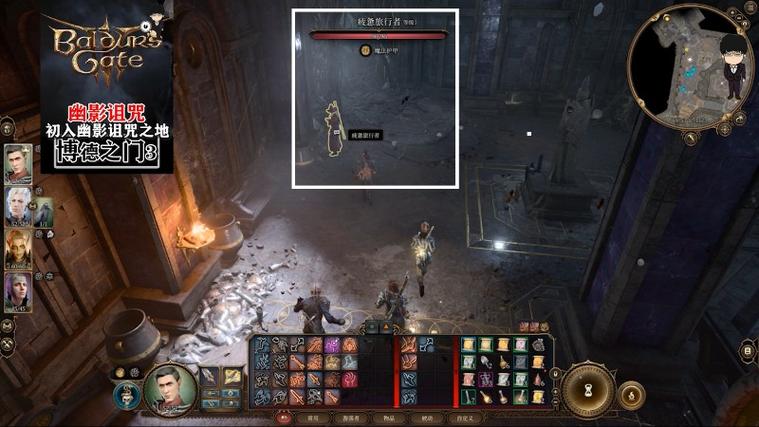Image resolution: width=759 pixels, height=427 pixels.
Task: Switch to the 自定义 hotbar tab
Action: [x=468, y=418]
